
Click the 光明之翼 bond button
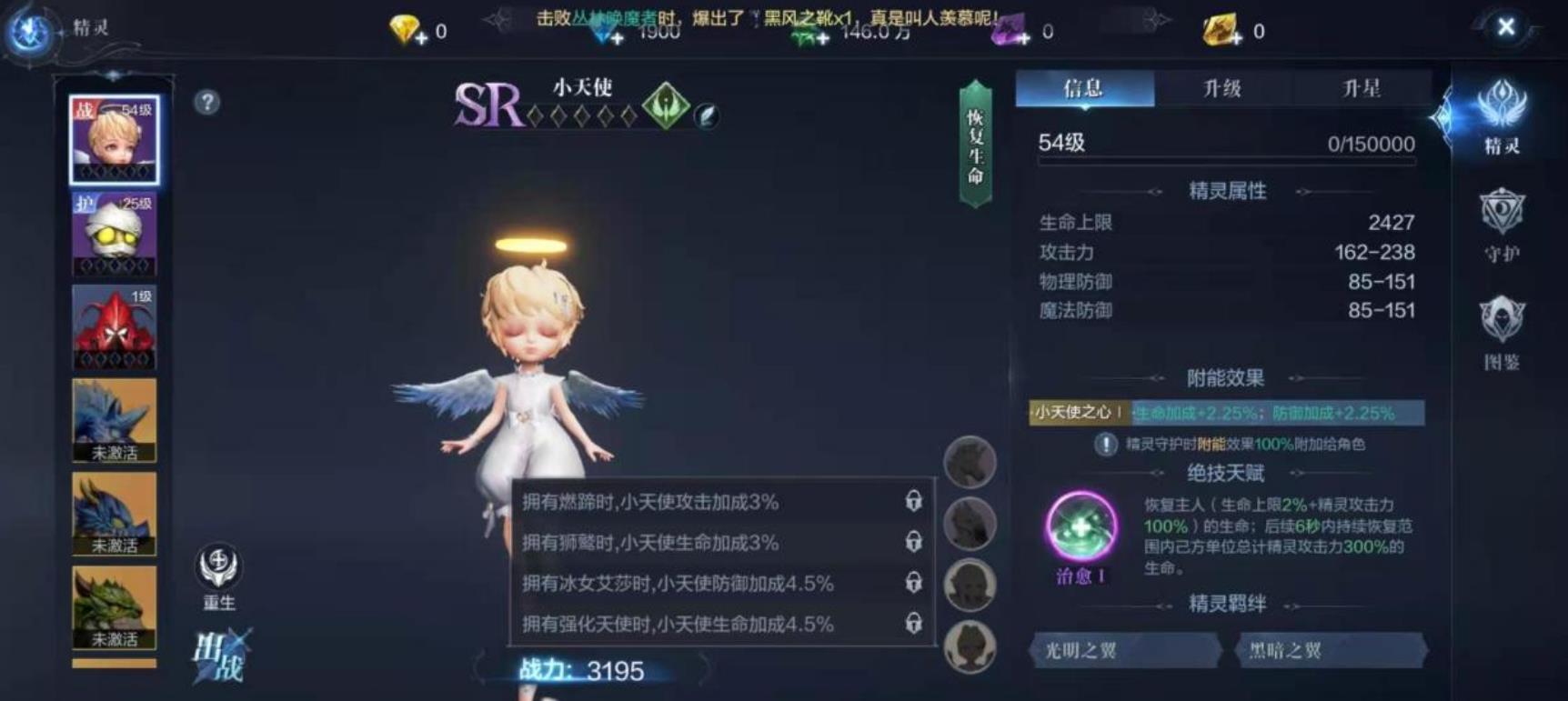(x=1123, y=651)
